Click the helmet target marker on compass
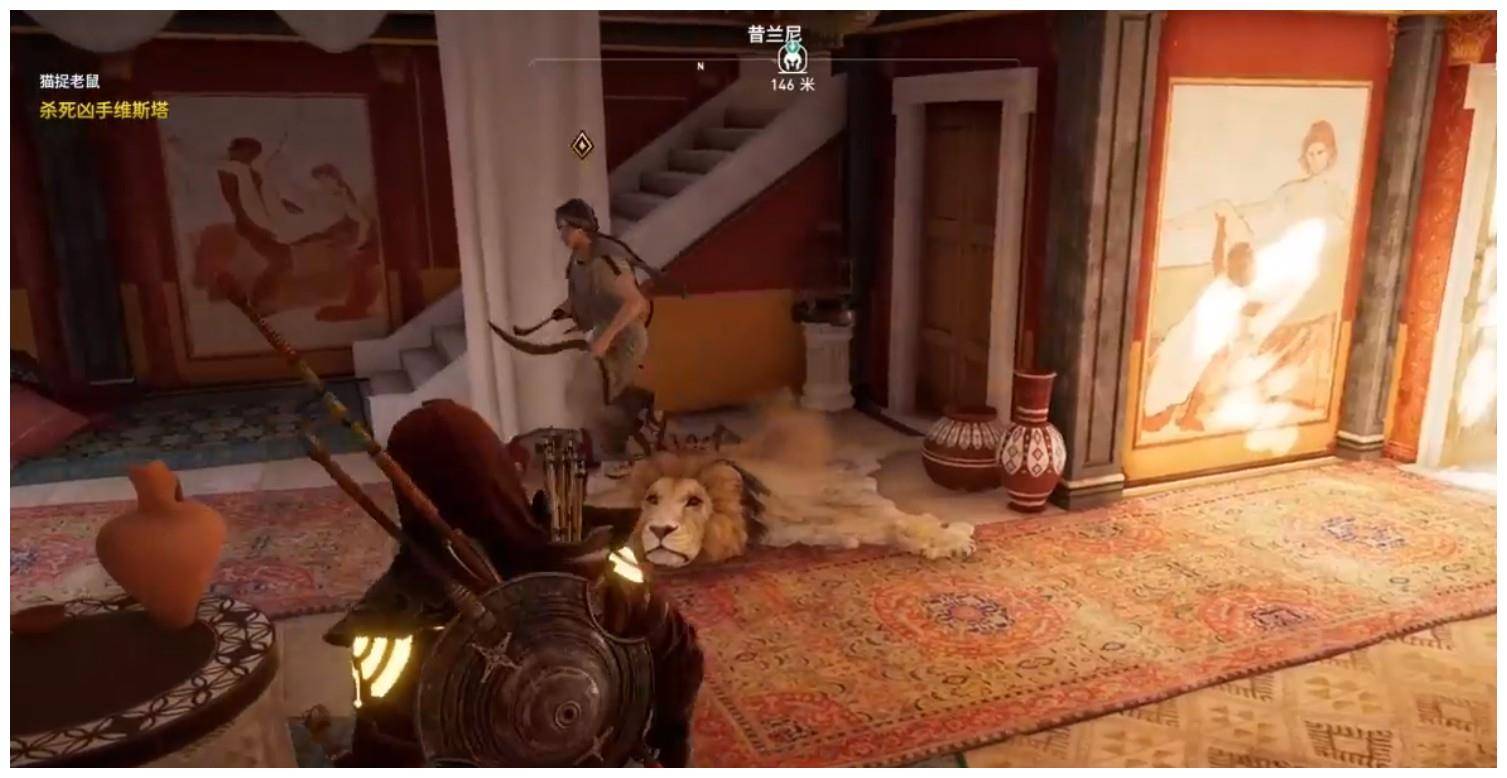The width and height of the screenshot is (1507, 778). click(791, 60)
